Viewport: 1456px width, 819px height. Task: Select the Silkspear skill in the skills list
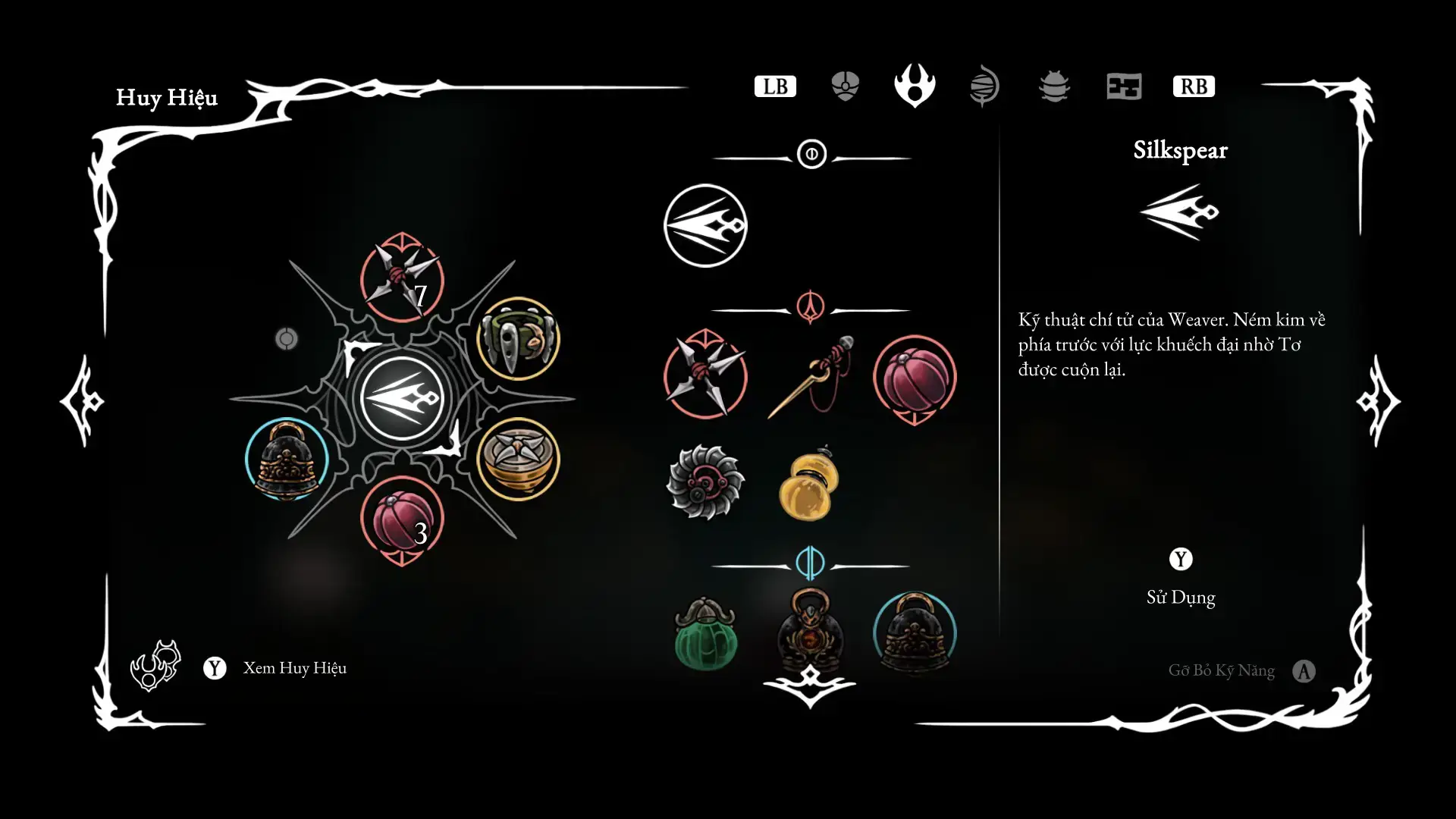(x=705, y=226)
